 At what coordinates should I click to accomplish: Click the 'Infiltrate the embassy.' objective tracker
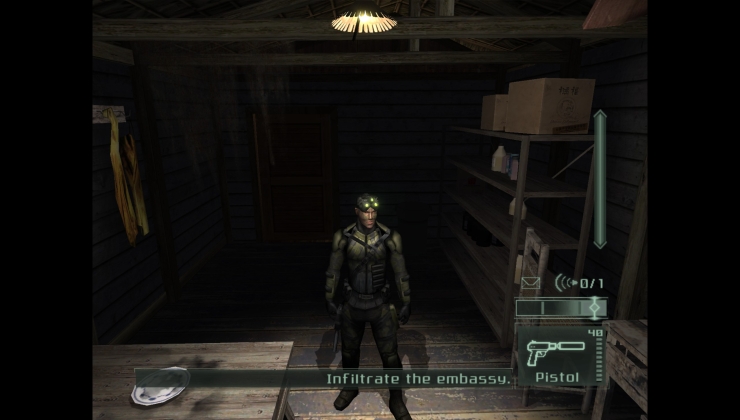[x=418, y=379]
